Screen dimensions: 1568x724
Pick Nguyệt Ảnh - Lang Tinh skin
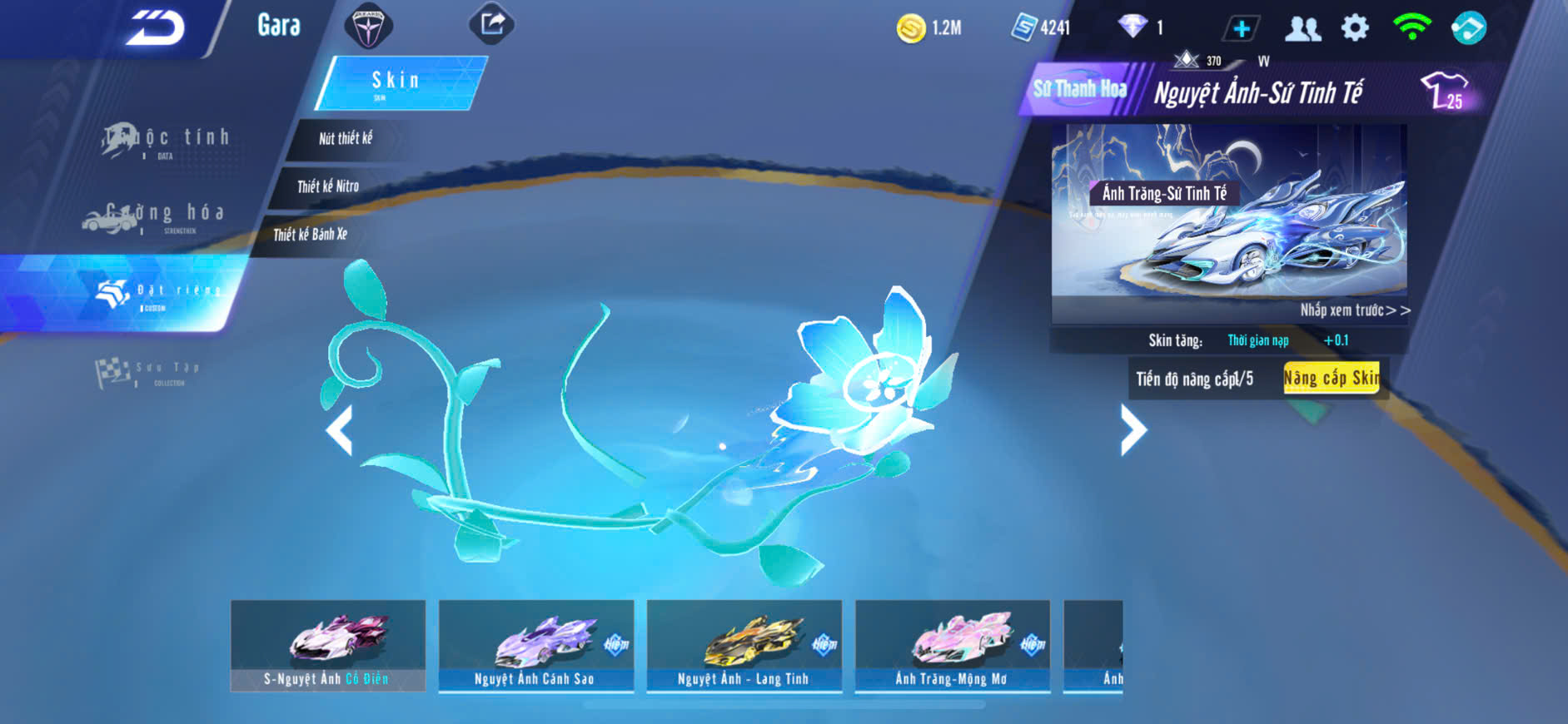click(744, 646)
